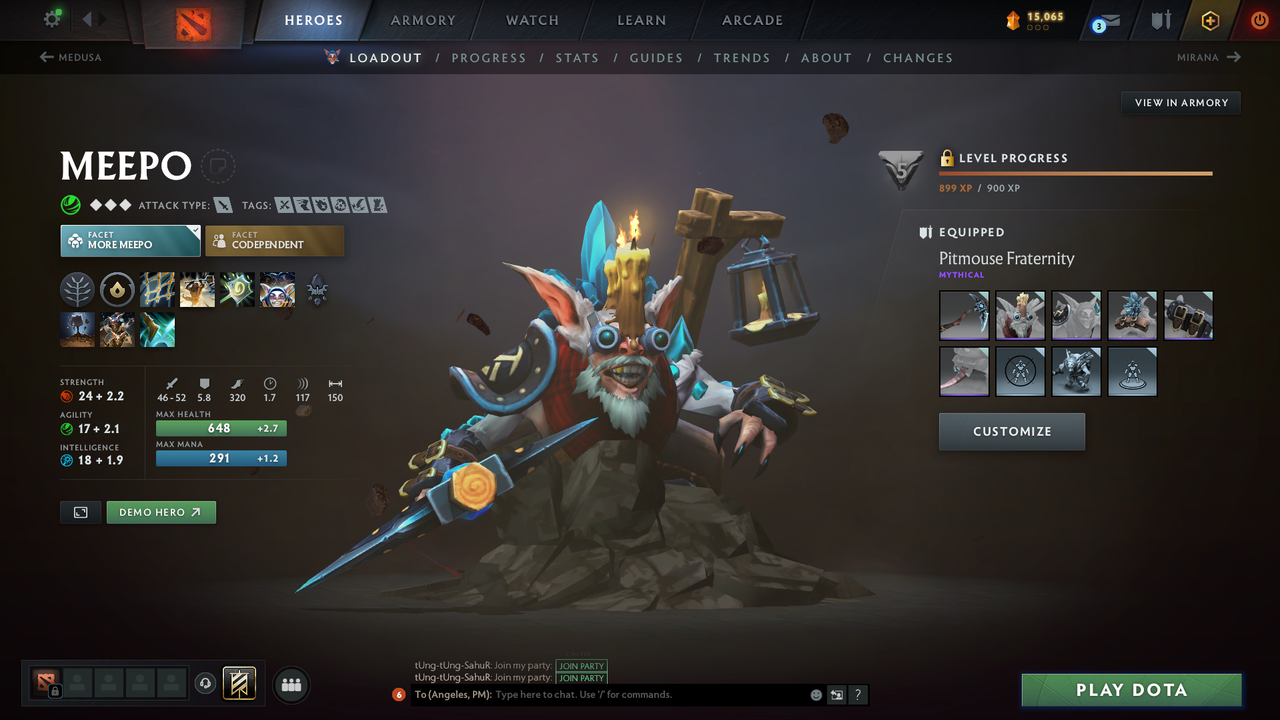Click the question mark help icon beside chat
Screen dimensions: 1280x720
click(x=857, y=694)
